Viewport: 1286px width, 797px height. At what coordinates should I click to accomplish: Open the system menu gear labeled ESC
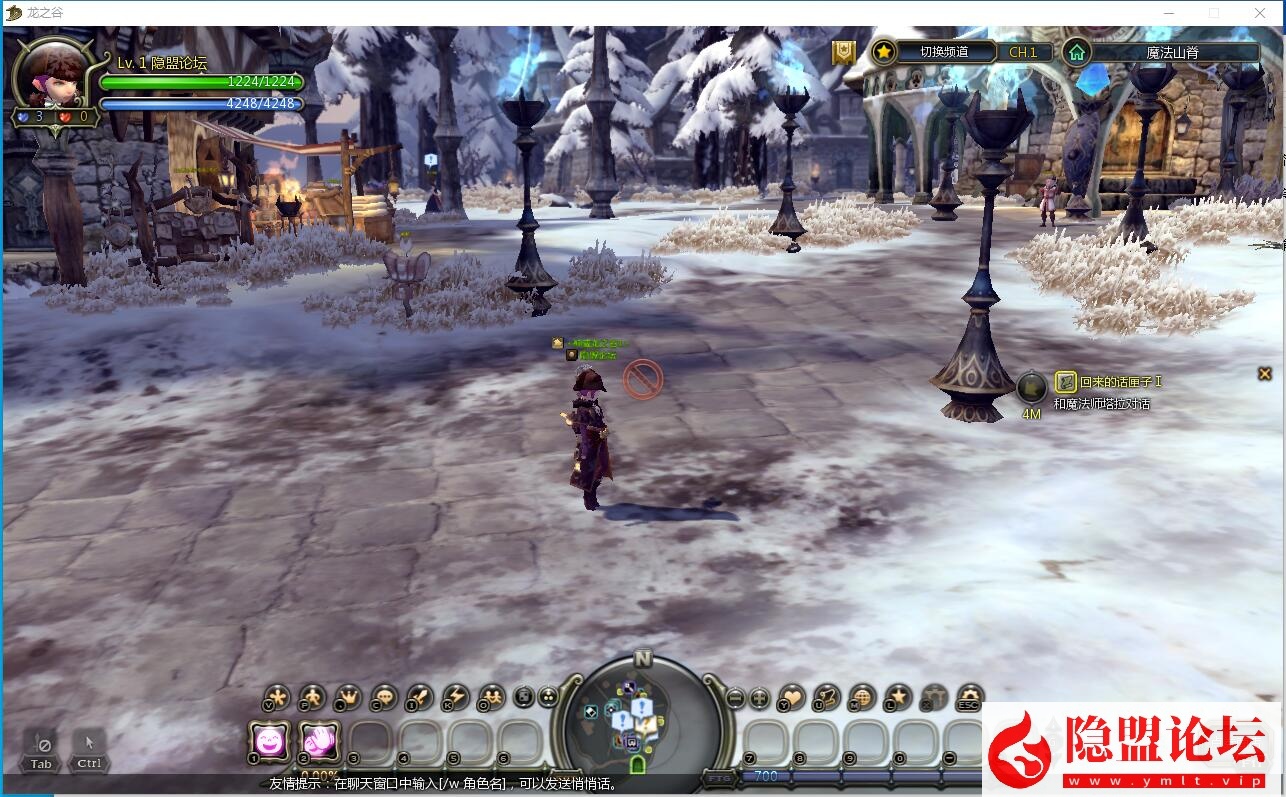(x=968, y=697)
